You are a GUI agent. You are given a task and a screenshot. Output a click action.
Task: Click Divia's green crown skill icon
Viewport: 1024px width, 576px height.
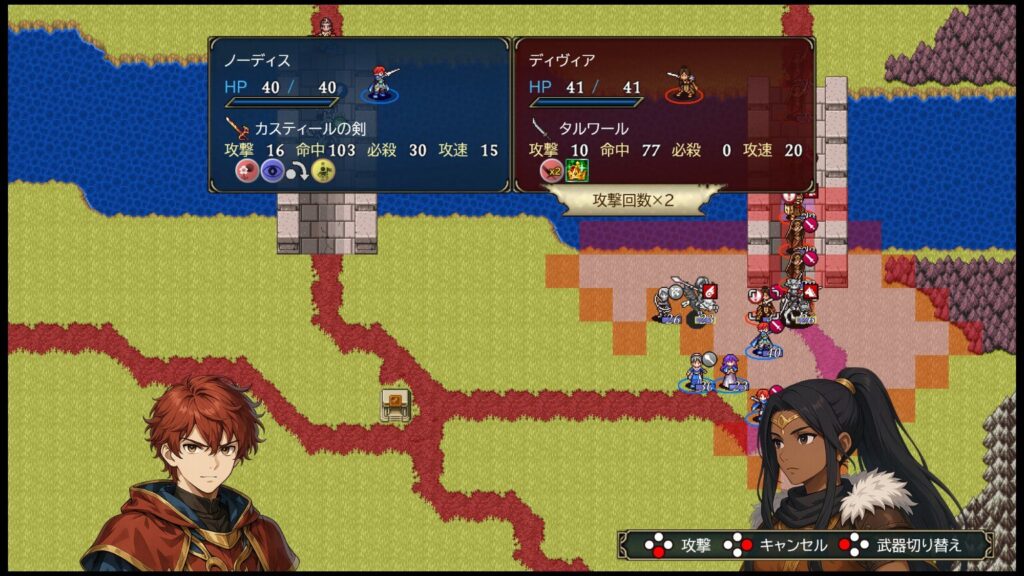(x=577, y=170)
